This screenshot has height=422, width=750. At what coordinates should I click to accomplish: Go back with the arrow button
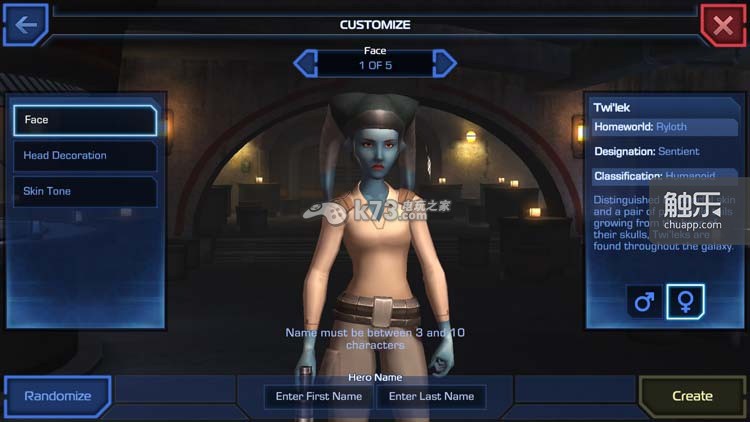click(x=25, y=24)
